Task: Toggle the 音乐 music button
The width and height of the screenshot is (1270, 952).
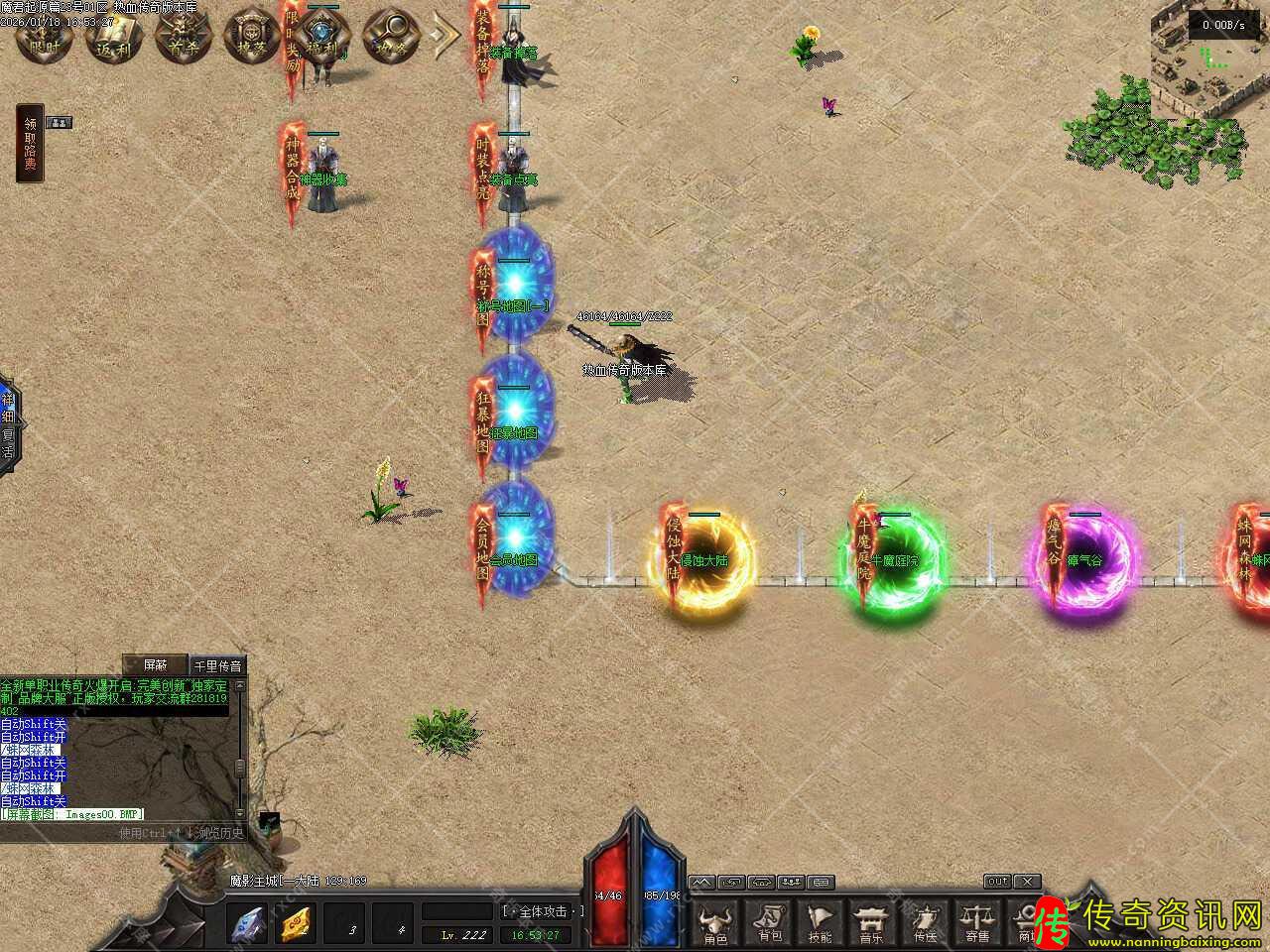Action: 871,923
